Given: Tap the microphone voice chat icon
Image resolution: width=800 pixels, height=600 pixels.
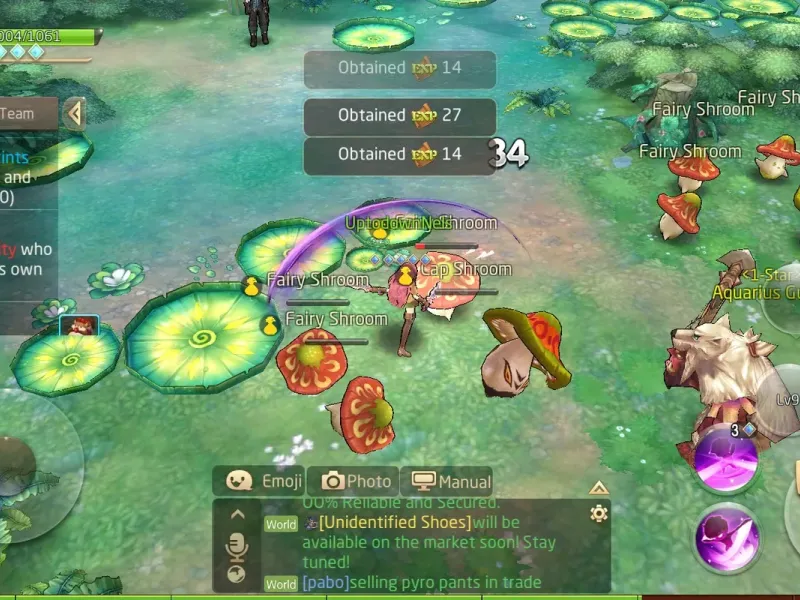Looking at the screenshot, I should click(237, 545).
